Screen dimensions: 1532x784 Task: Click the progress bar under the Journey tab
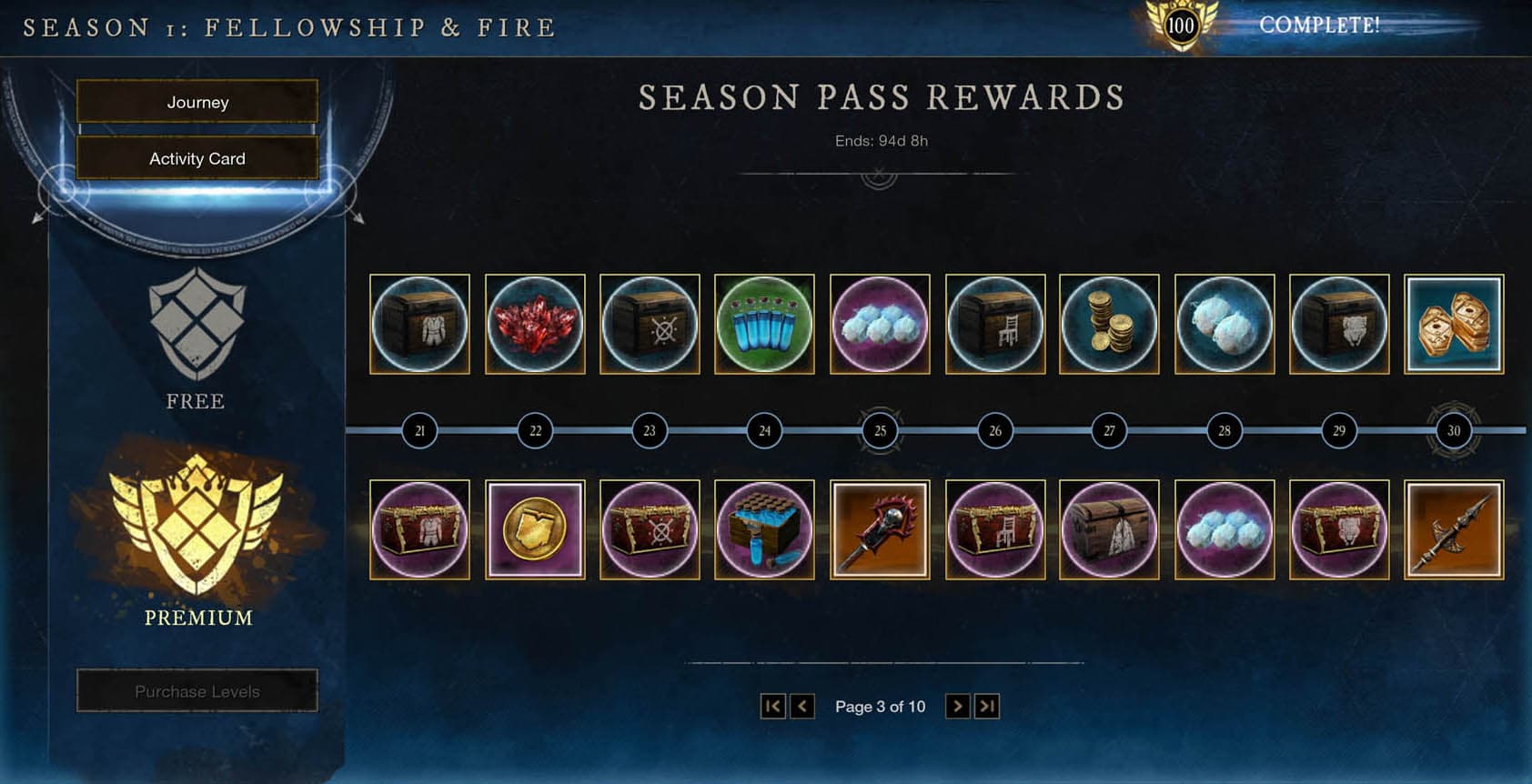click(x=197, y=130)
